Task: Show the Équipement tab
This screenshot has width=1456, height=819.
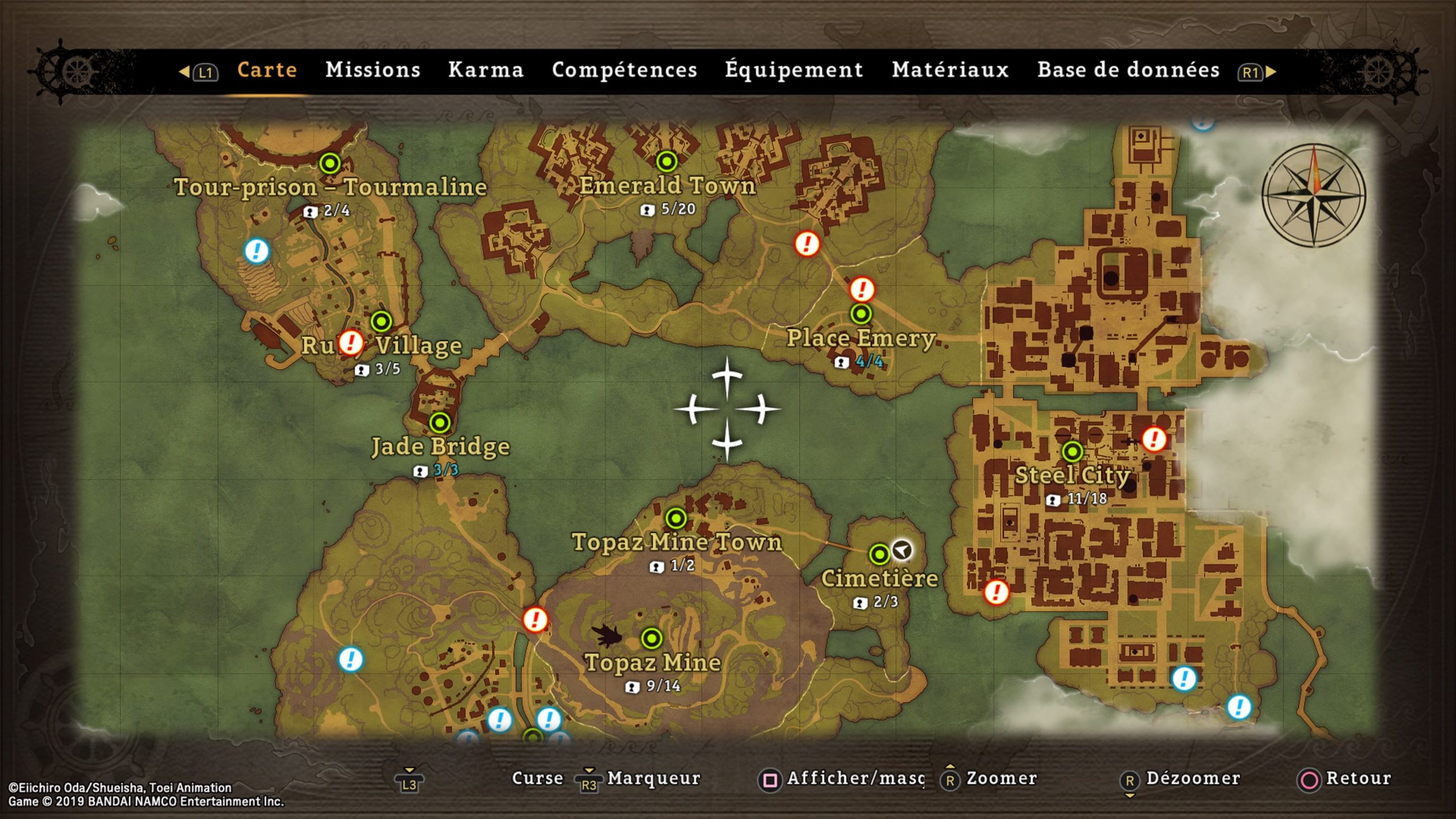Action: click(x=794, y=70)
